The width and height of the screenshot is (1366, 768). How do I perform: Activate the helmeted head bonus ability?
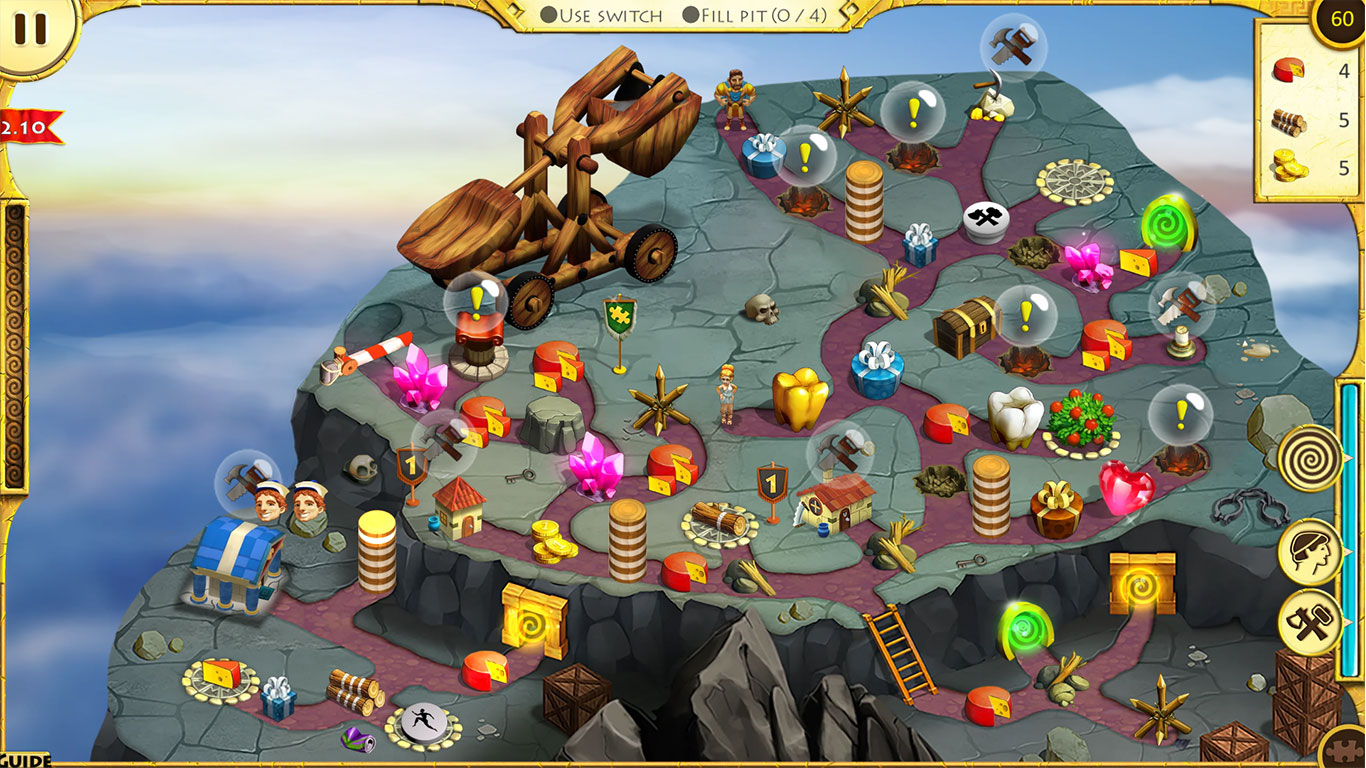(x=1310, y=552)
